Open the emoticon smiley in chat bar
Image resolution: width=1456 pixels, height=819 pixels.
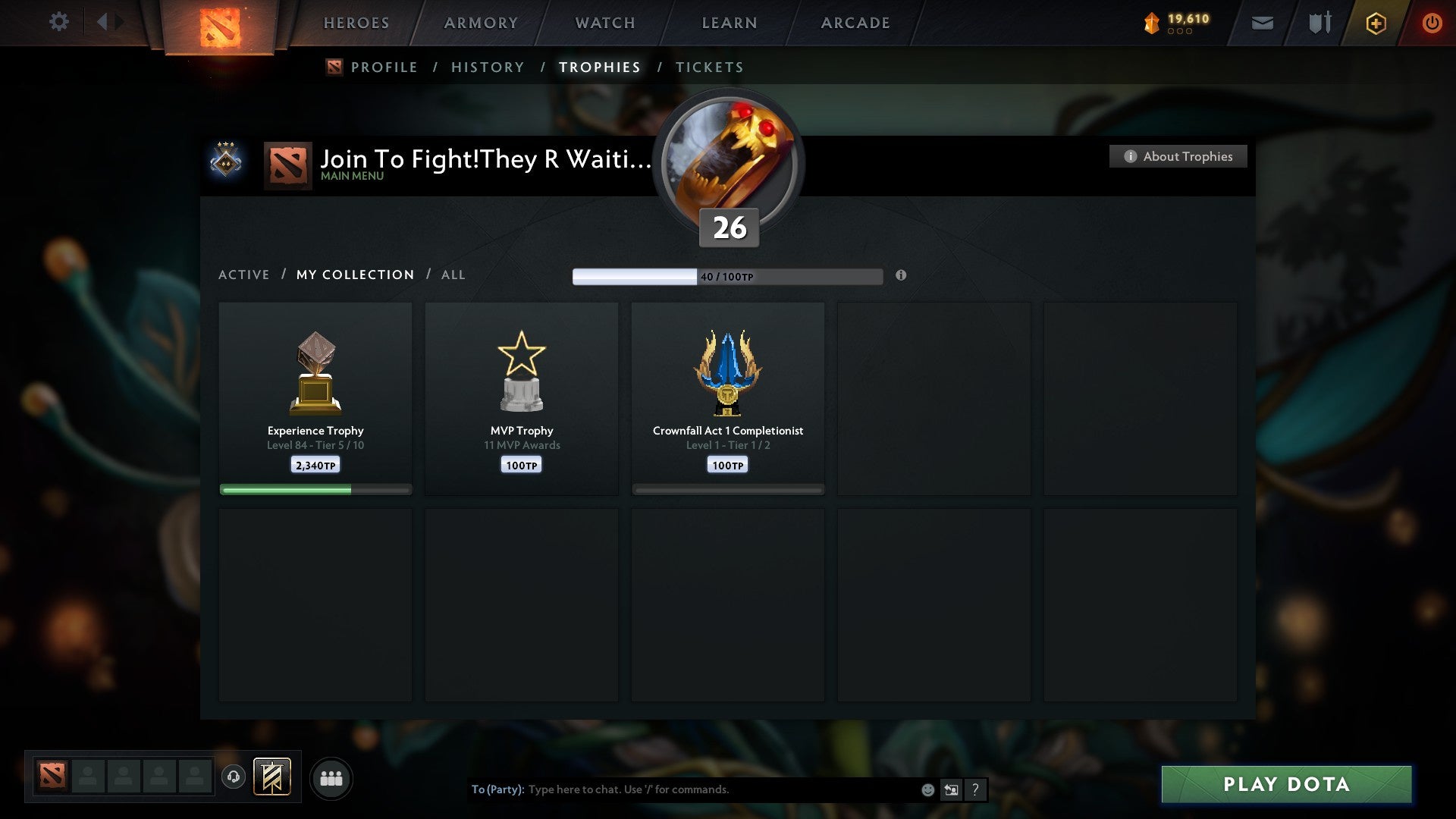pos(927,789)
